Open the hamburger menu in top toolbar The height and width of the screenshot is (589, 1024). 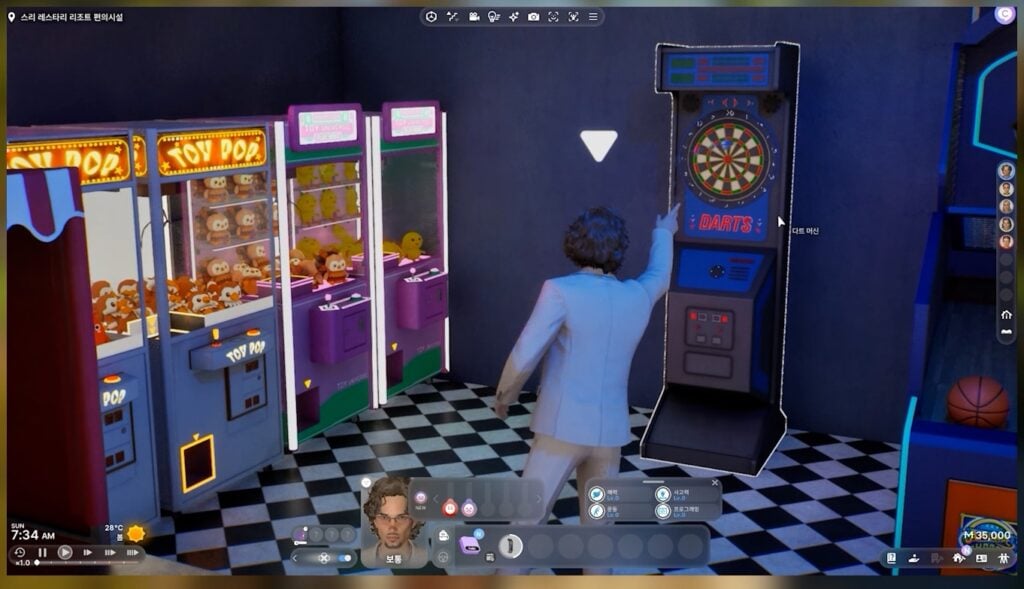point(593,16)
